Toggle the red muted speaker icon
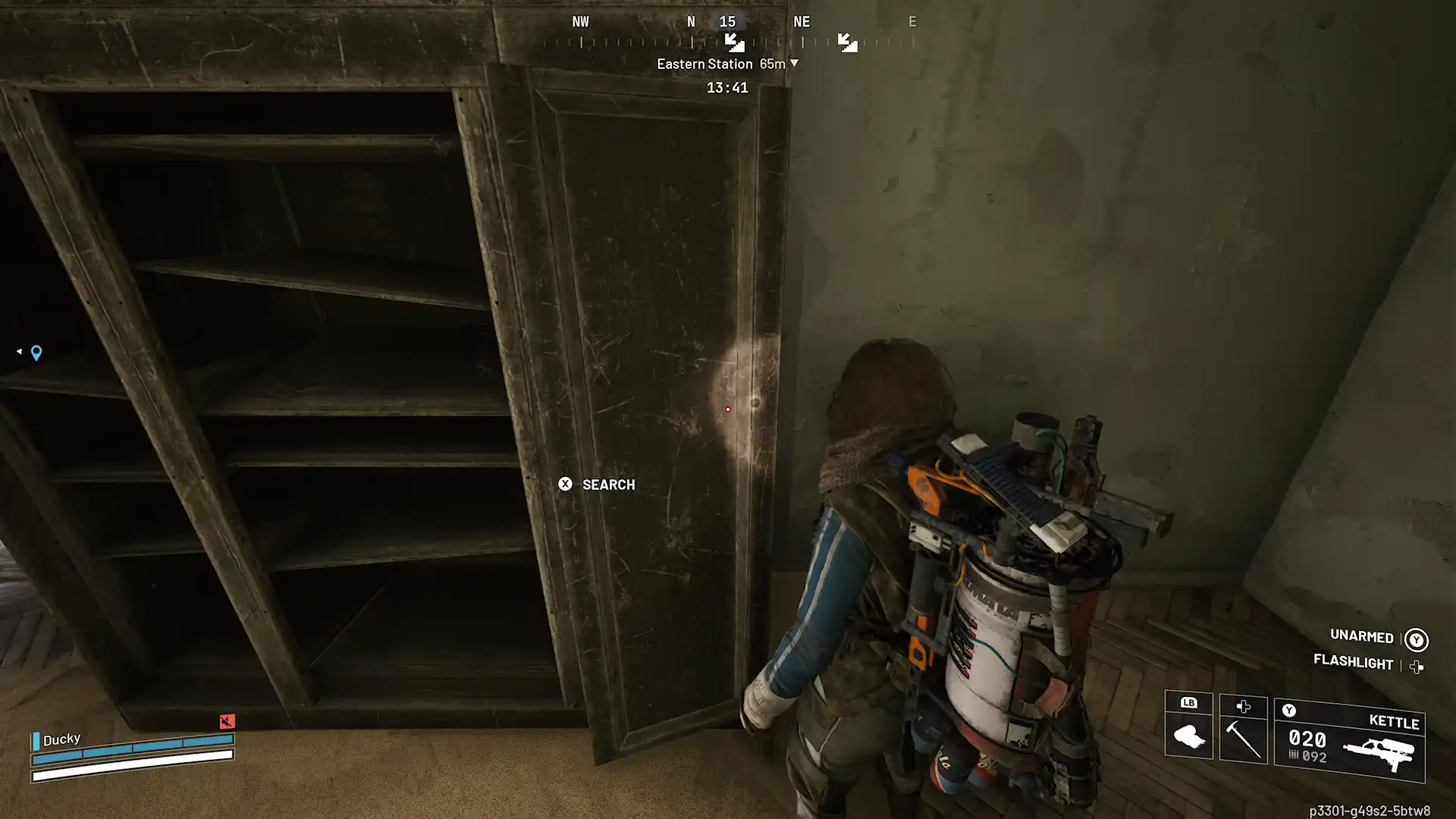Viewport: 1456px width, 819px height. pos(227,721)
